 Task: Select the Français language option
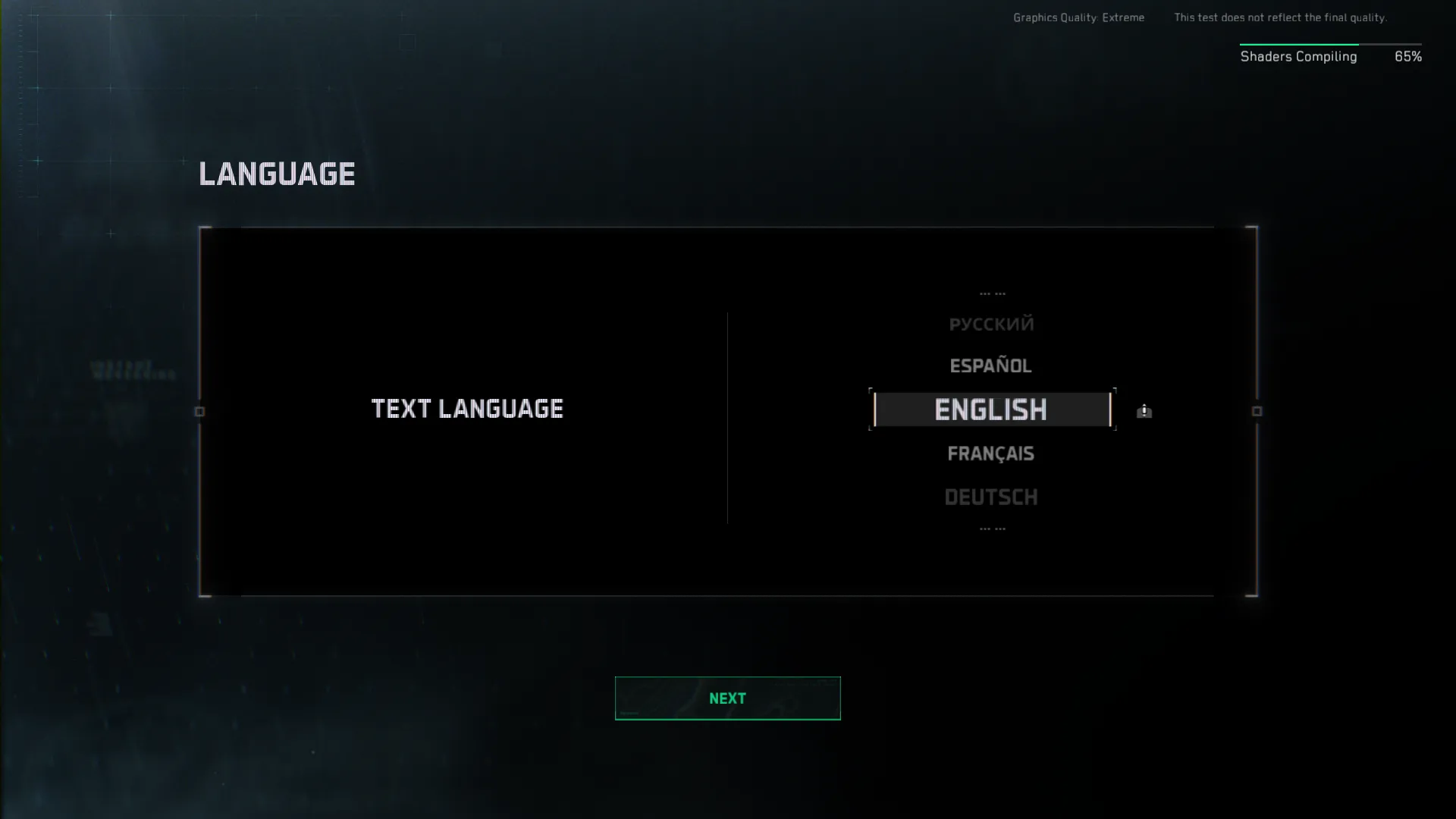point(990,453)
